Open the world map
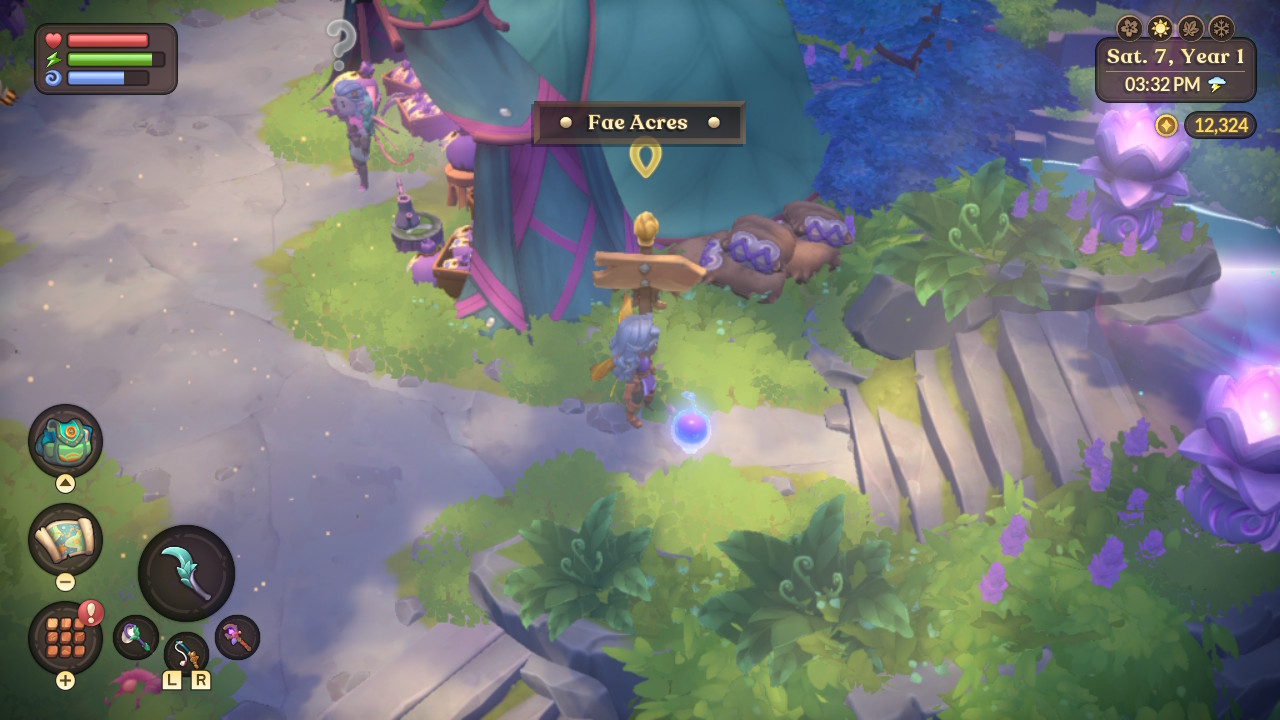This screenshot has width=1280, height=720. tap(66, 539)
